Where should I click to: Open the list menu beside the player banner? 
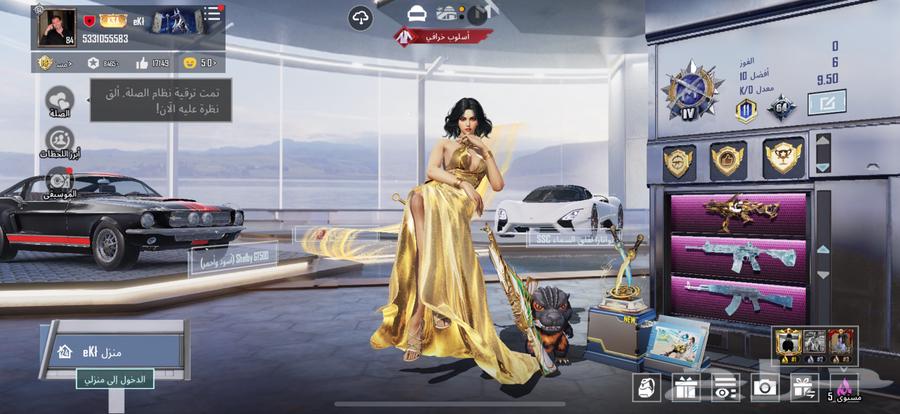point(214,14)
